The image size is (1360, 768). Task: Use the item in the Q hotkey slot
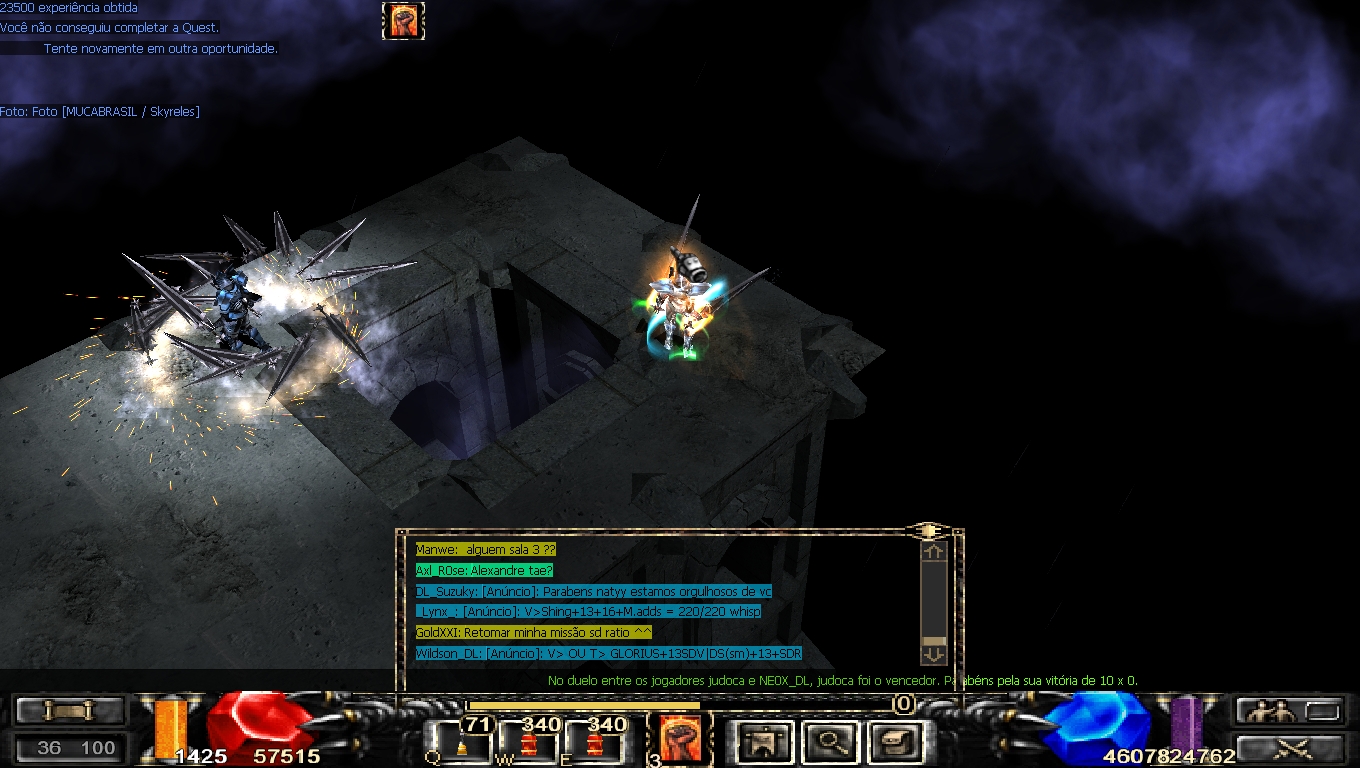click(462, 743)
